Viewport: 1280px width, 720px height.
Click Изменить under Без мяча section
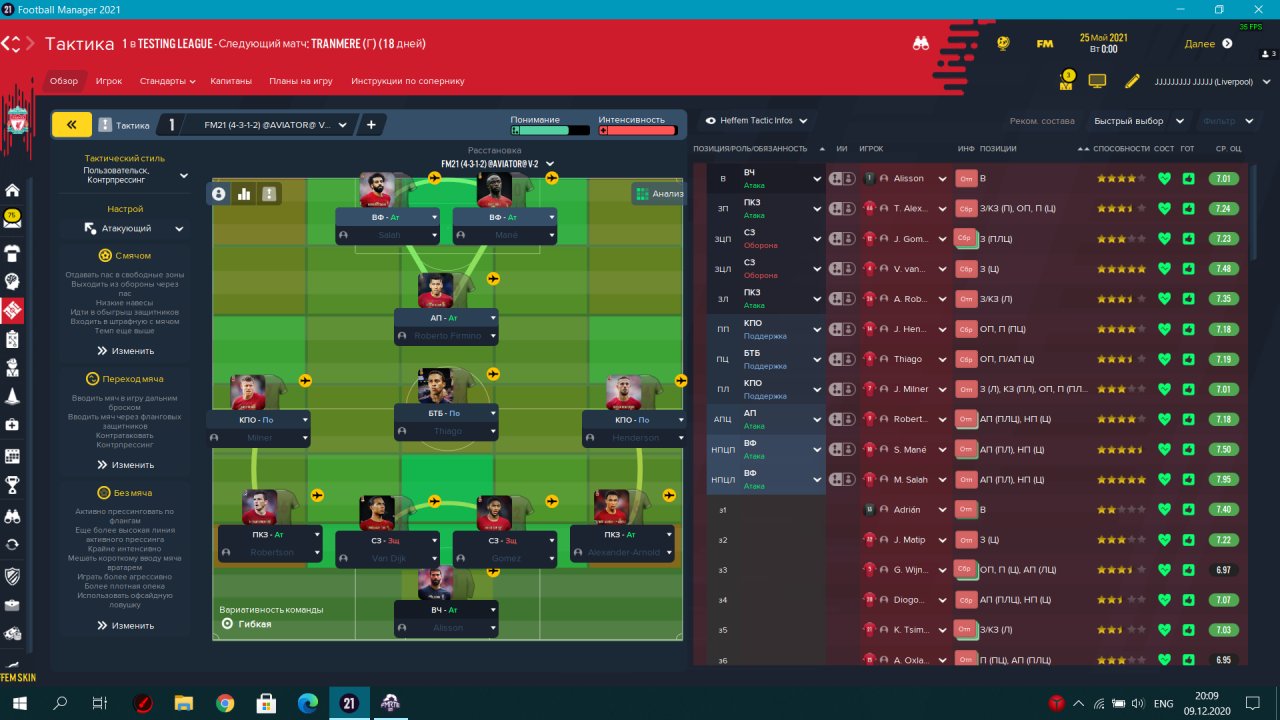pos(126,625)
